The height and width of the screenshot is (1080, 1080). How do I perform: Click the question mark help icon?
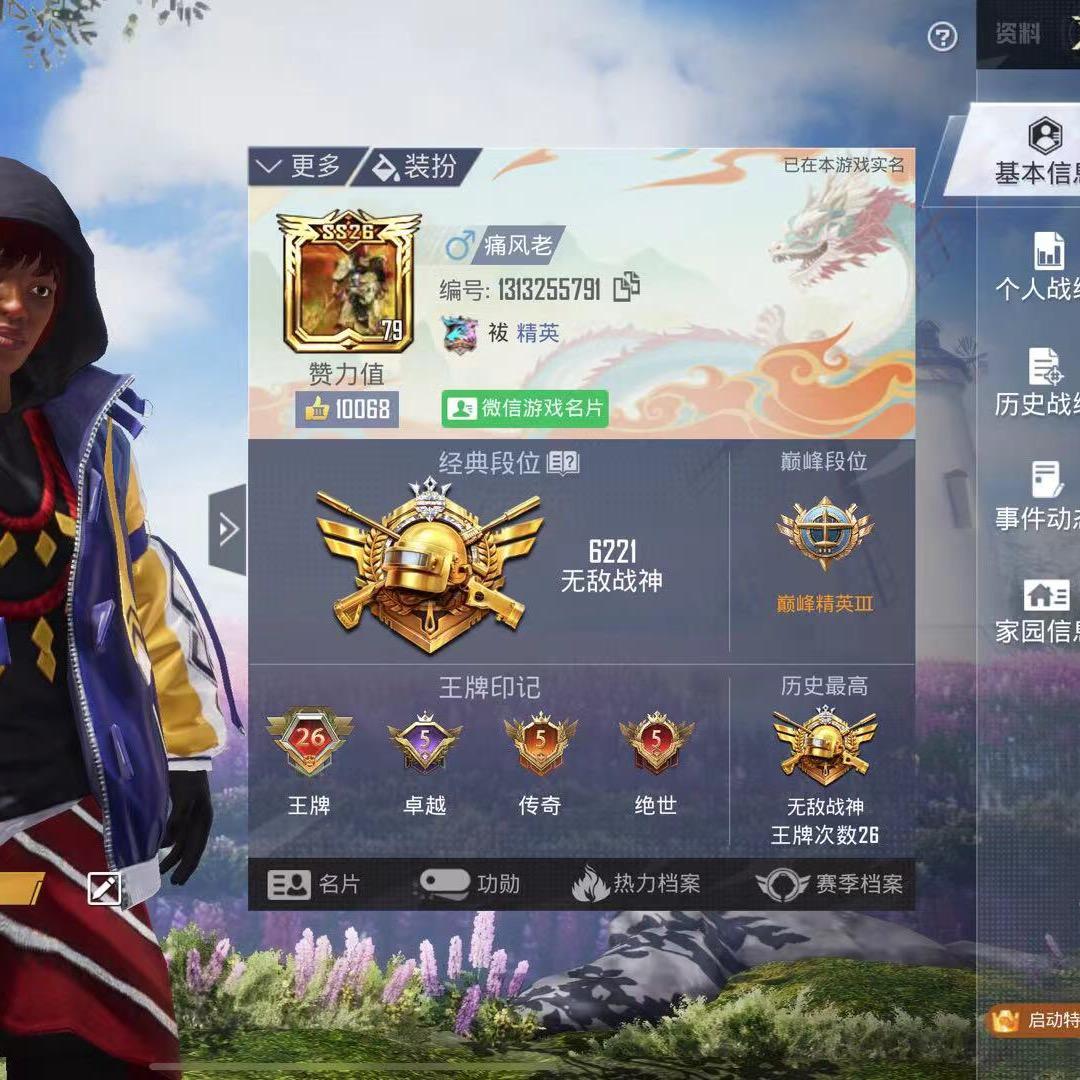[942, 38]
